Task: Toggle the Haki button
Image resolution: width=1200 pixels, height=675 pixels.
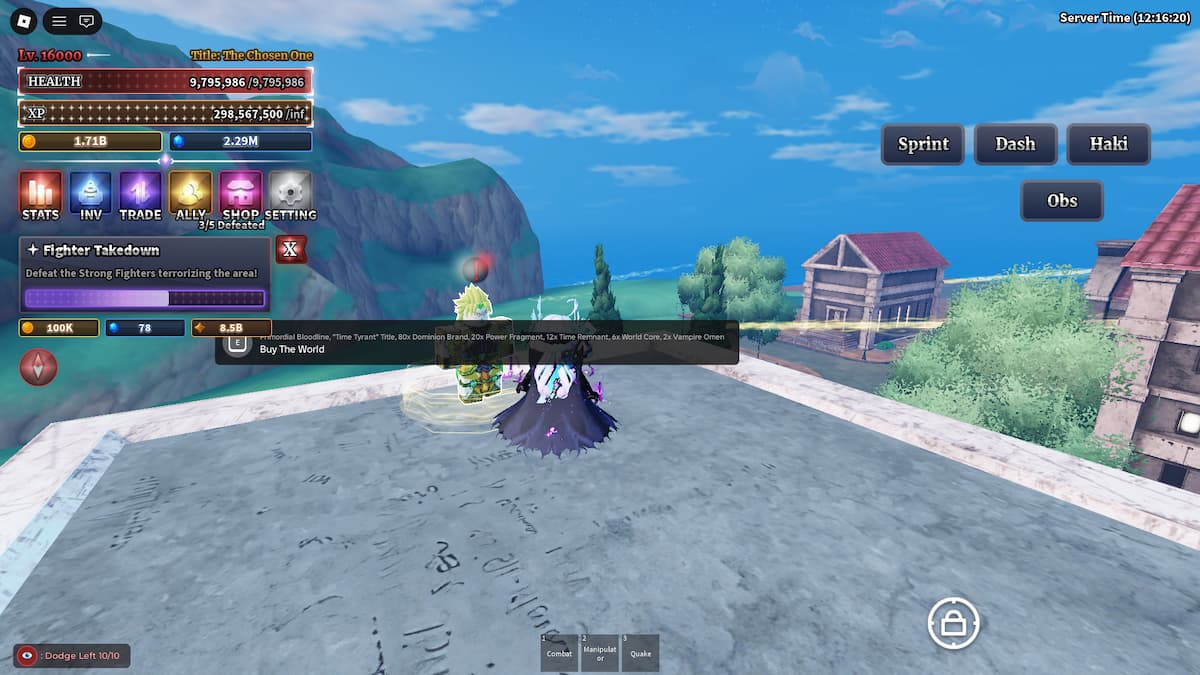Action: [x=1108, y=144]
